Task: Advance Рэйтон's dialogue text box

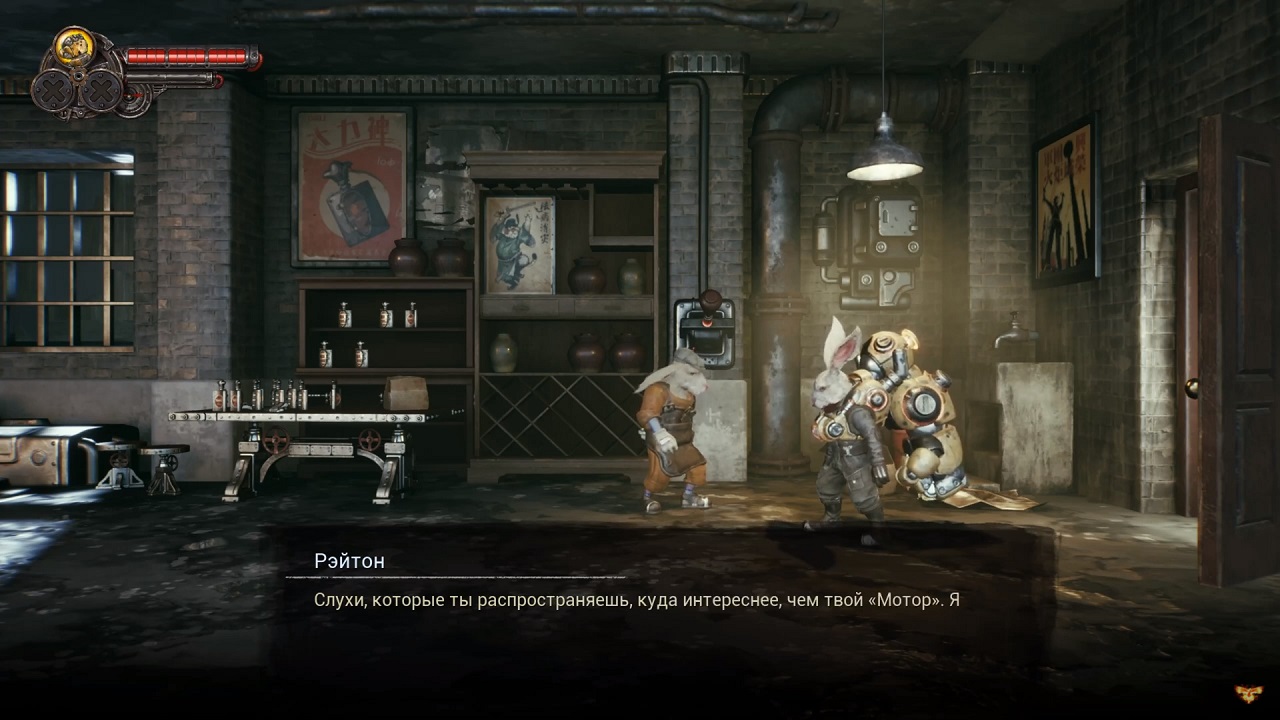Action: point(636,600)
